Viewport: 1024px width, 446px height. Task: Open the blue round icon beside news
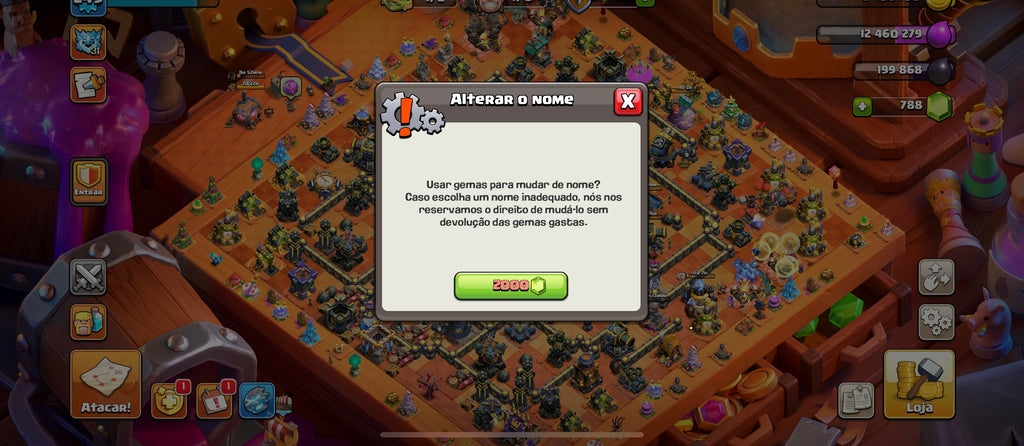pos(257,399)
